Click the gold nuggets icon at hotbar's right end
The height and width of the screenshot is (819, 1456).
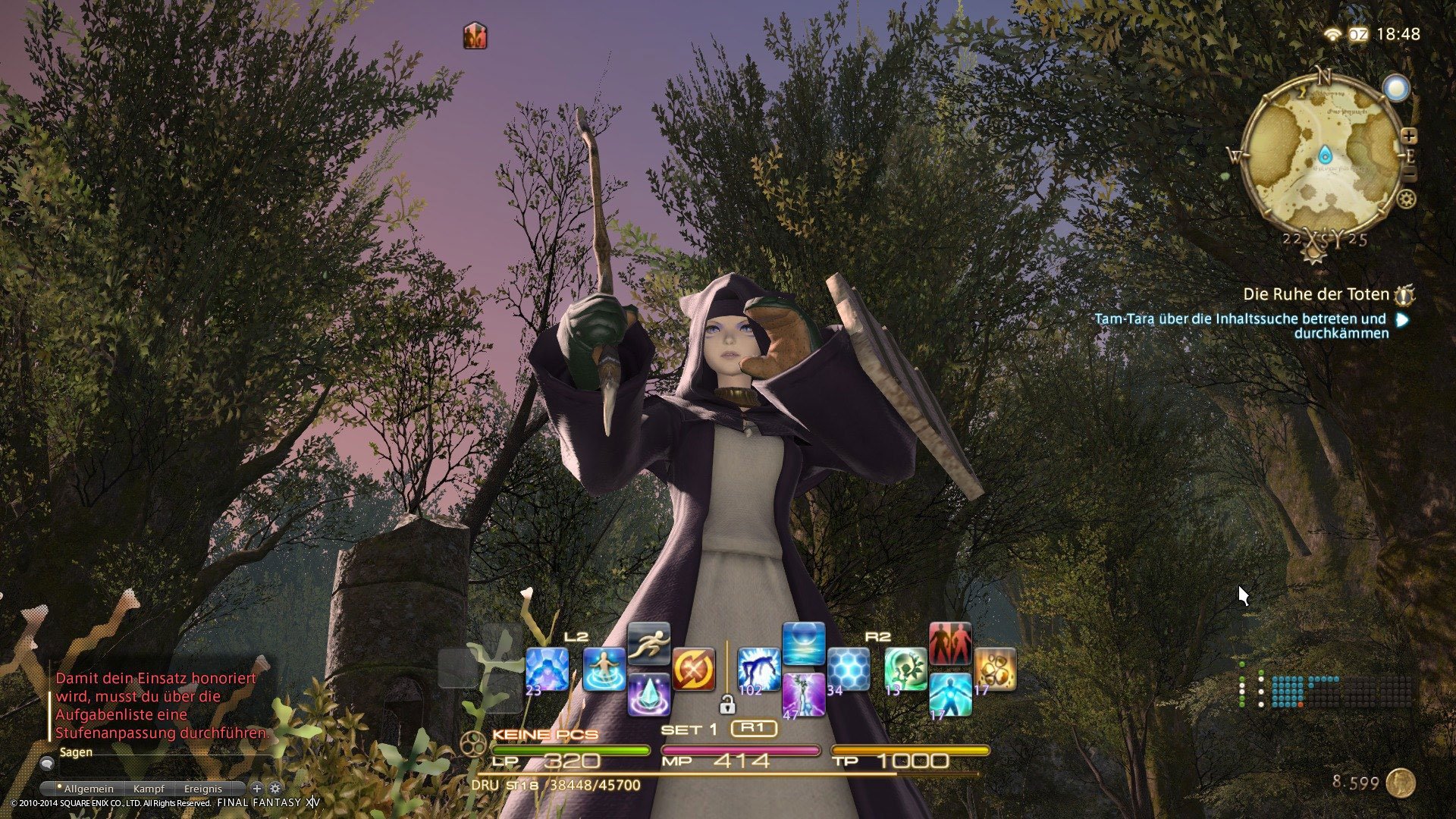click(995, 670)
